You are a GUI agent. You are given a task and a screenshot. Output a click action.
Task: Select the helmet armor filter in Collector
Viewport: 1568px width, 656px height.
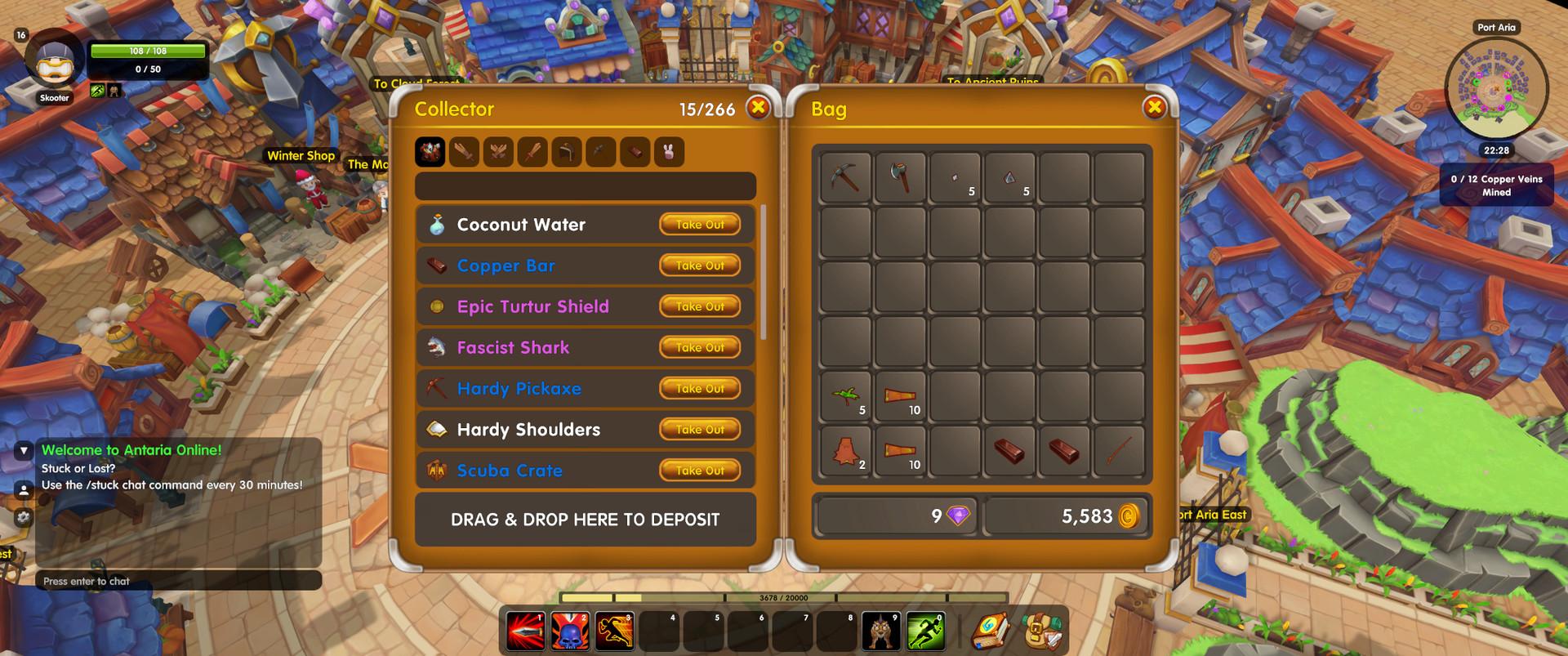pyautogui.click(x=567, y=151)
